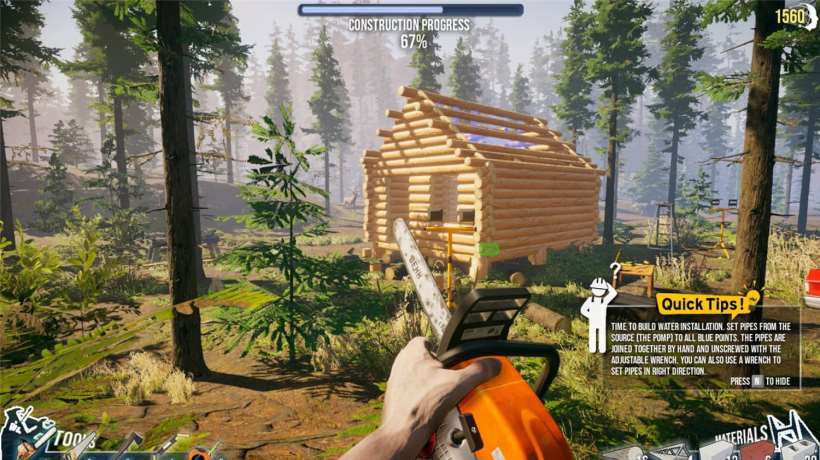
Task: Select the orange chainsaw tool slot
Action: (x=198, y=452)
